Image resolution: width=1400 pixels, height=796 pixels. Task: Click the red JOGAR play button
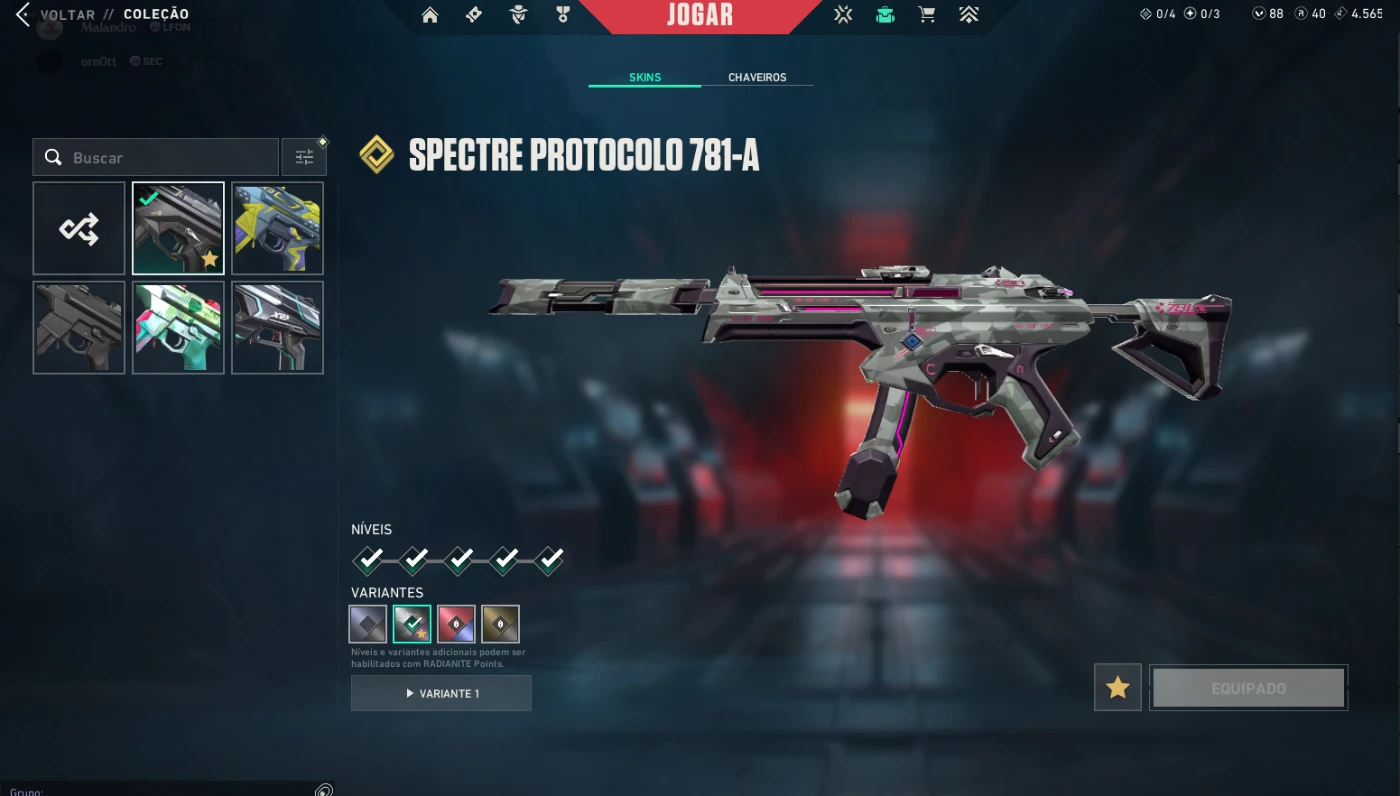[700, 15]
